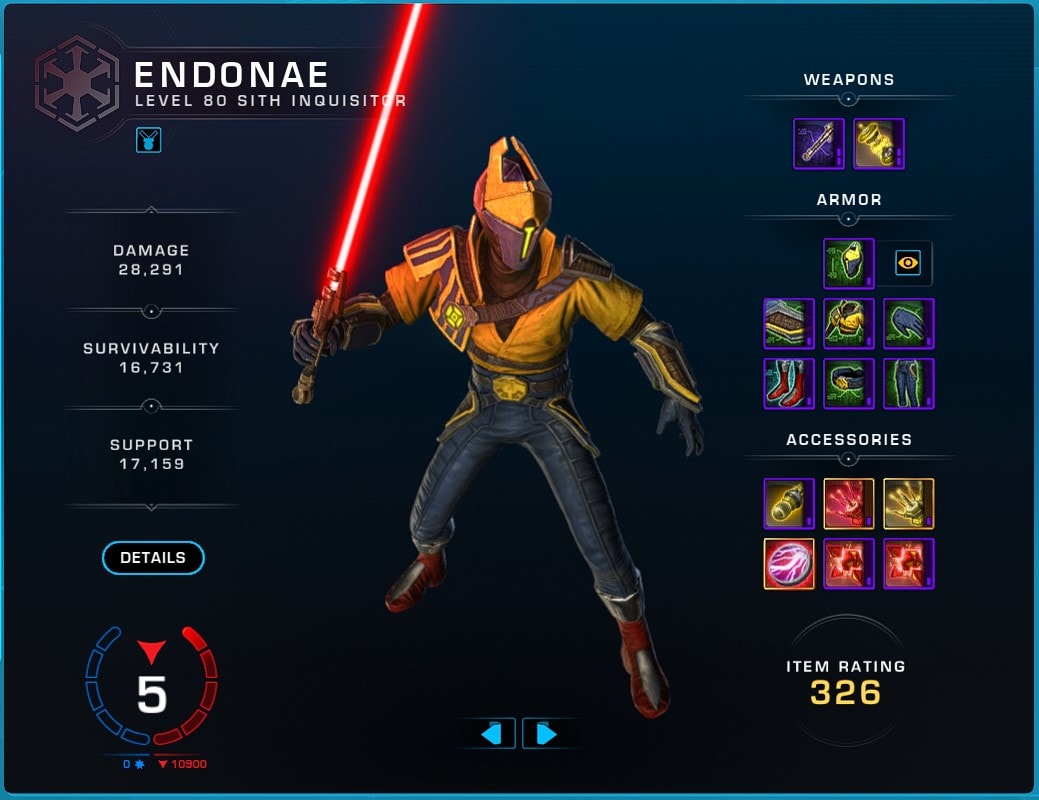Select the belt armor slot

coord(849,384)
